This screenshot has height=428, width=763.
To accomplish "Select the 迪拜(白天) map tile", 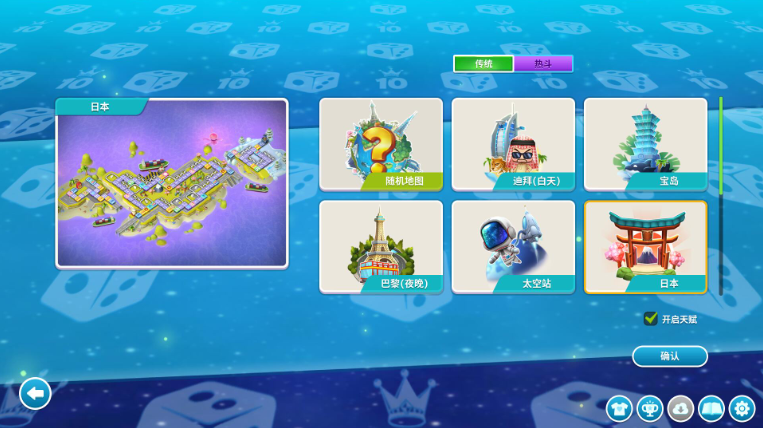I will pyautogui.click(x=513, y=144).
